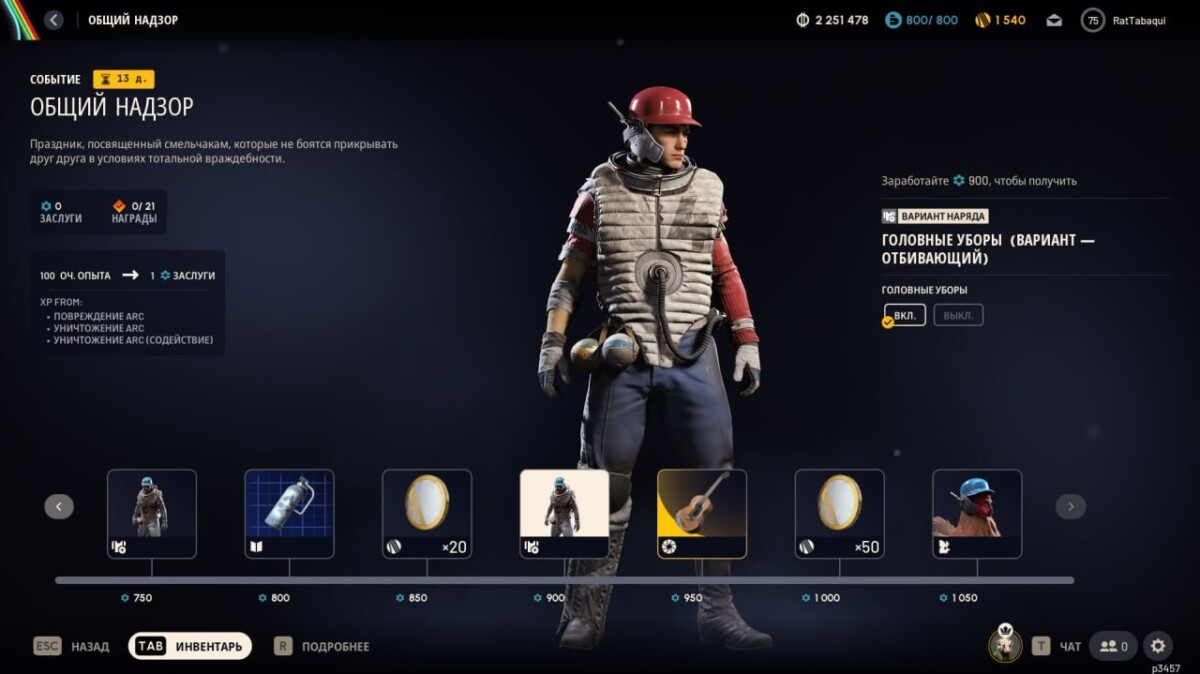
Task: Open the mail envelope icon
Action: (x=1054, y=20)
